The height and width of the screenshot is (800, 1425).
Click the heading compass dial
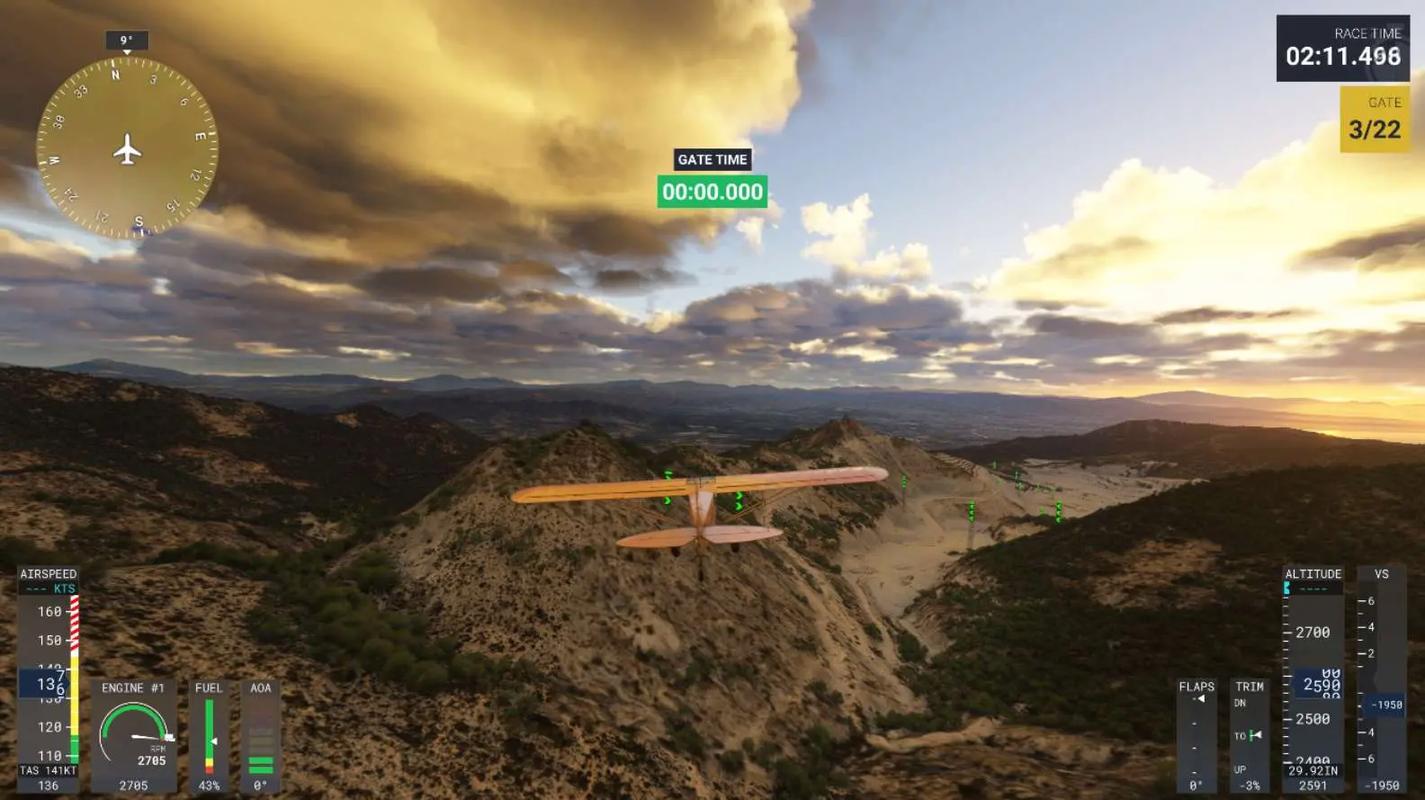tap(127, 148)
